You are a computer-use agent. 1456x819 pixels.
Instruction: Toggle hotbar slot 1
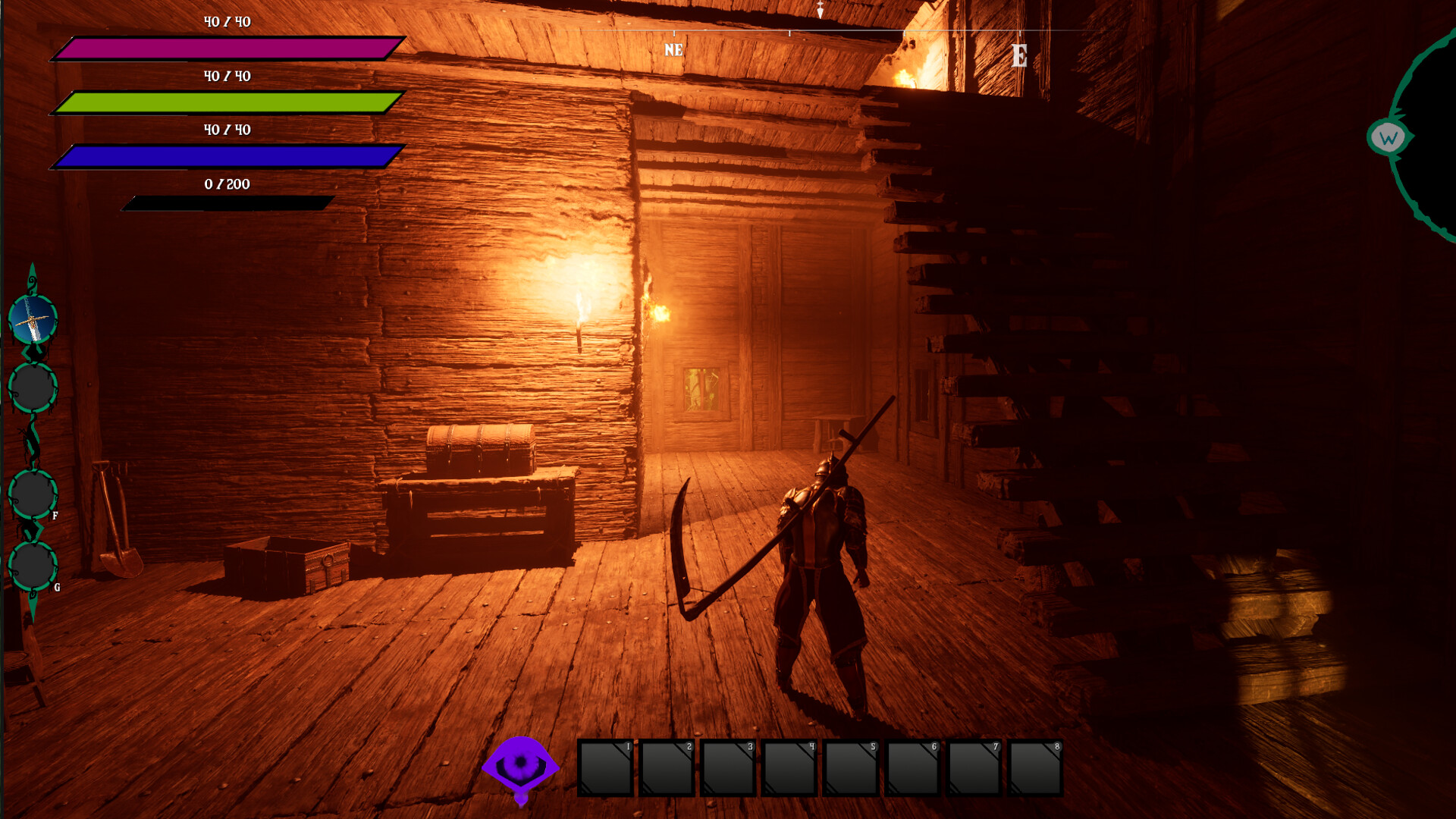pos(604,768)
